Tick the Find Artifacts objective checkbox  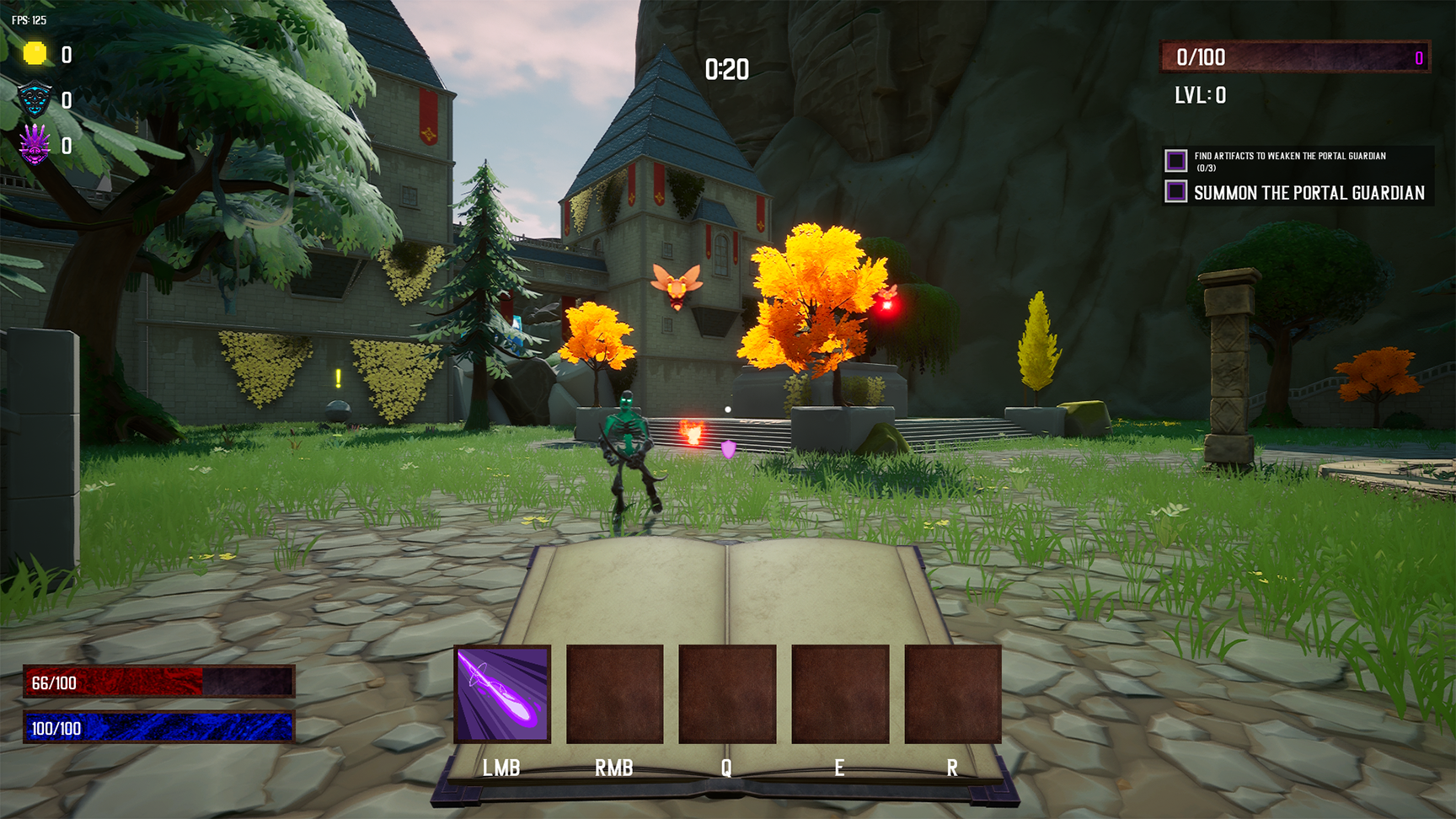coord(1175,160)
